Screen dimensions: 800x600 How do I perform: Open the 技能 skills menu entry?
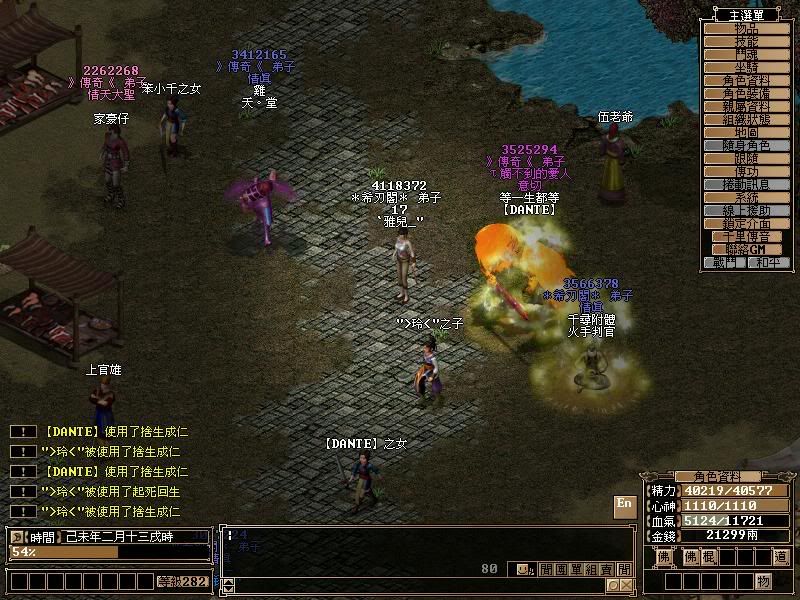point(747,43)
